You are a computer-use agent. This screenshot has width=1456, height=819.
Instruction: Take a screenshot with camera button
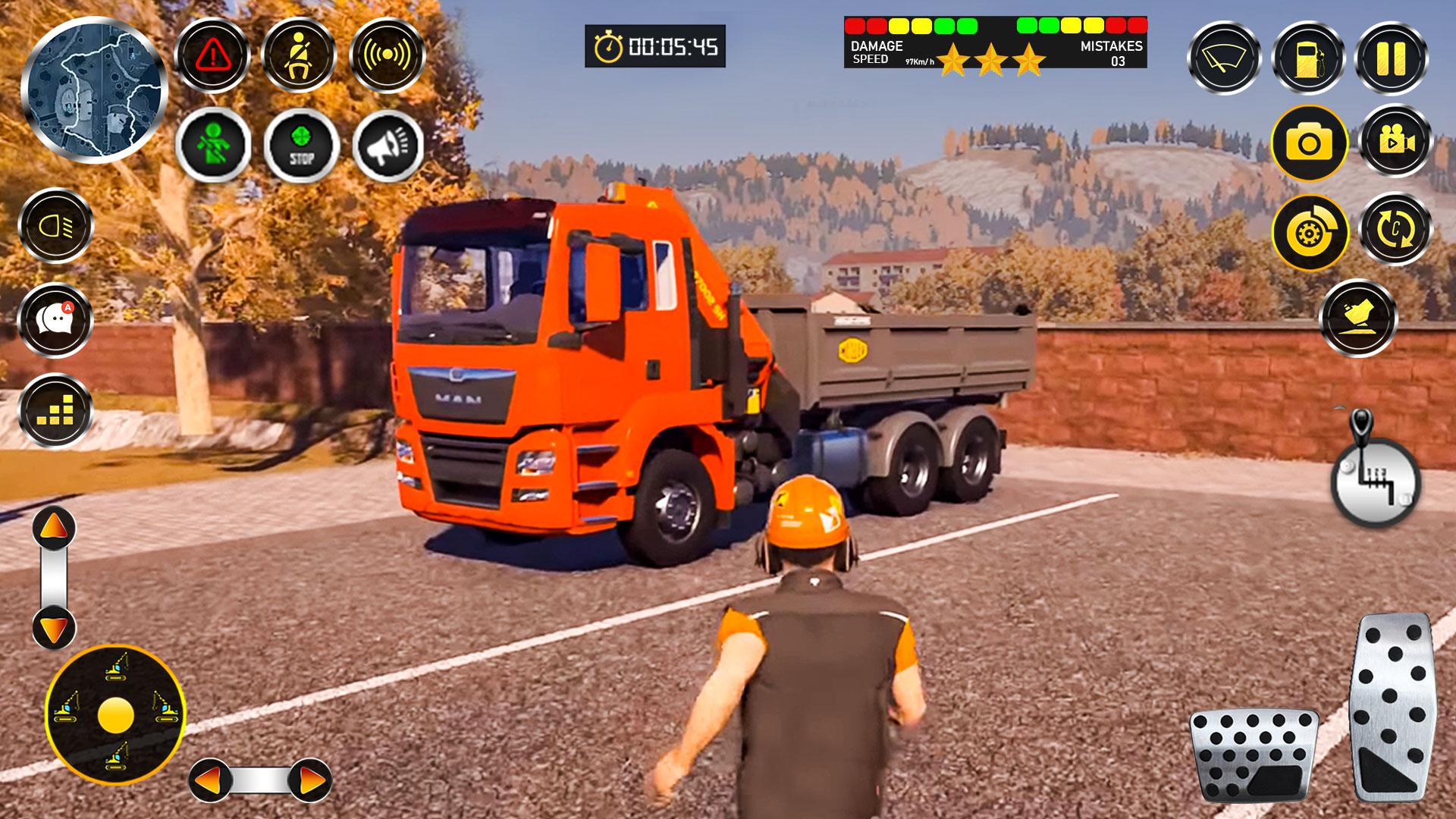(1309, 143)
